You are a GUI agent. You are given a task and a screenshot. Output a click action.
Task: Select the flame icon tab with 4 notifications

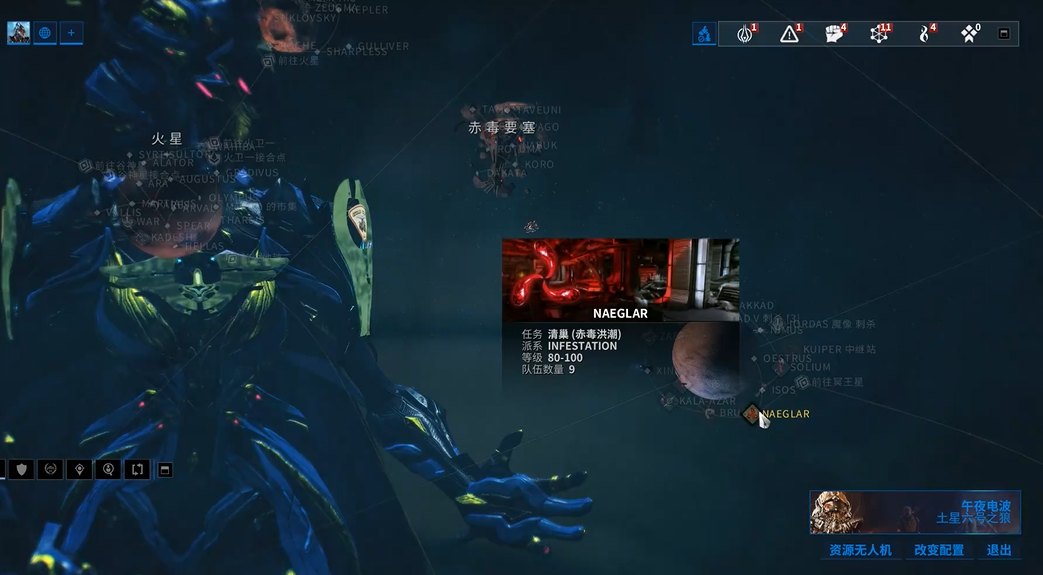pyautogui.click(x=925, y=34)
